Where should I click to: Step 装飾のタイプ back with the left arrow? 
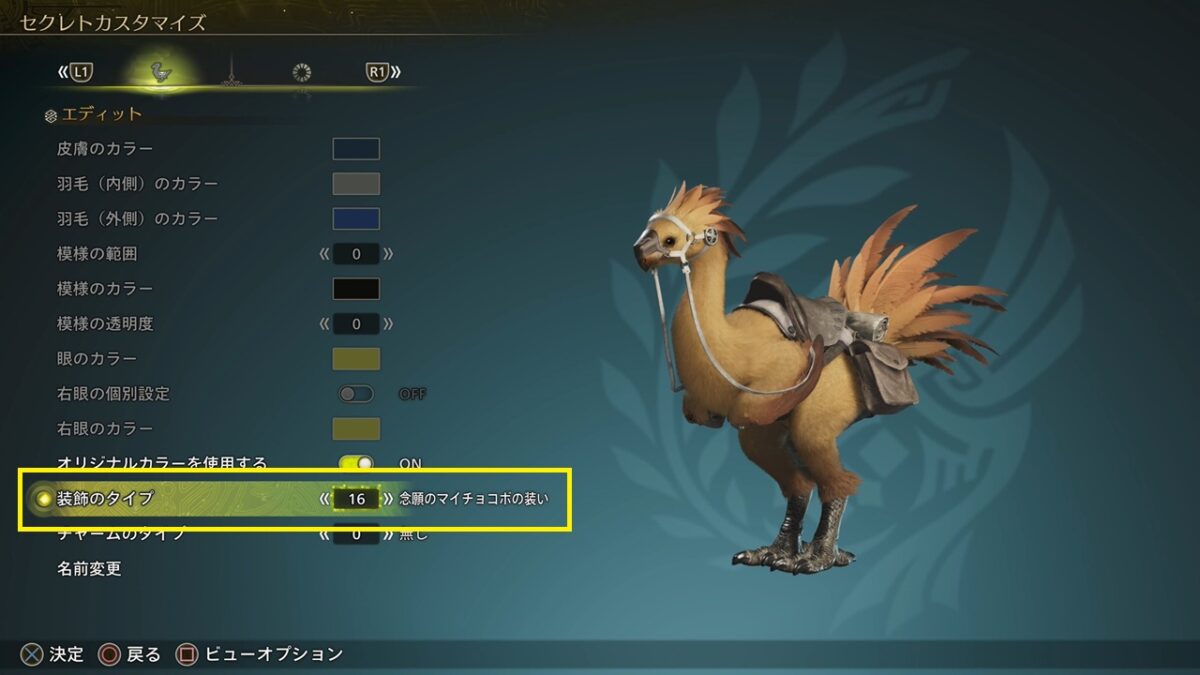[324, 497]
